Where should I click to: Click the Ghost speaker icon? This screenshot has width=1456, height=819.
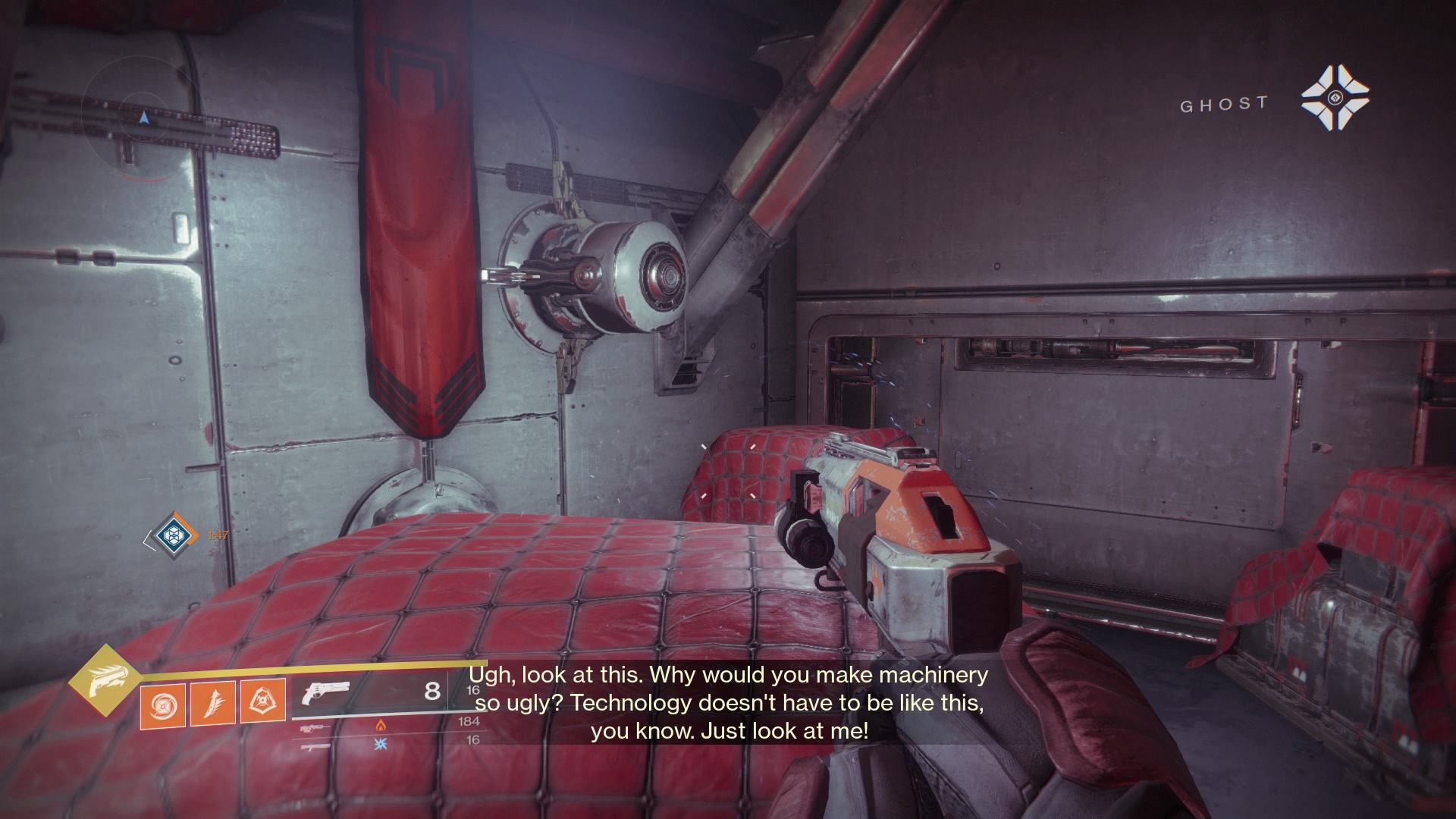pyautogui.click(x=1335, y=98)
